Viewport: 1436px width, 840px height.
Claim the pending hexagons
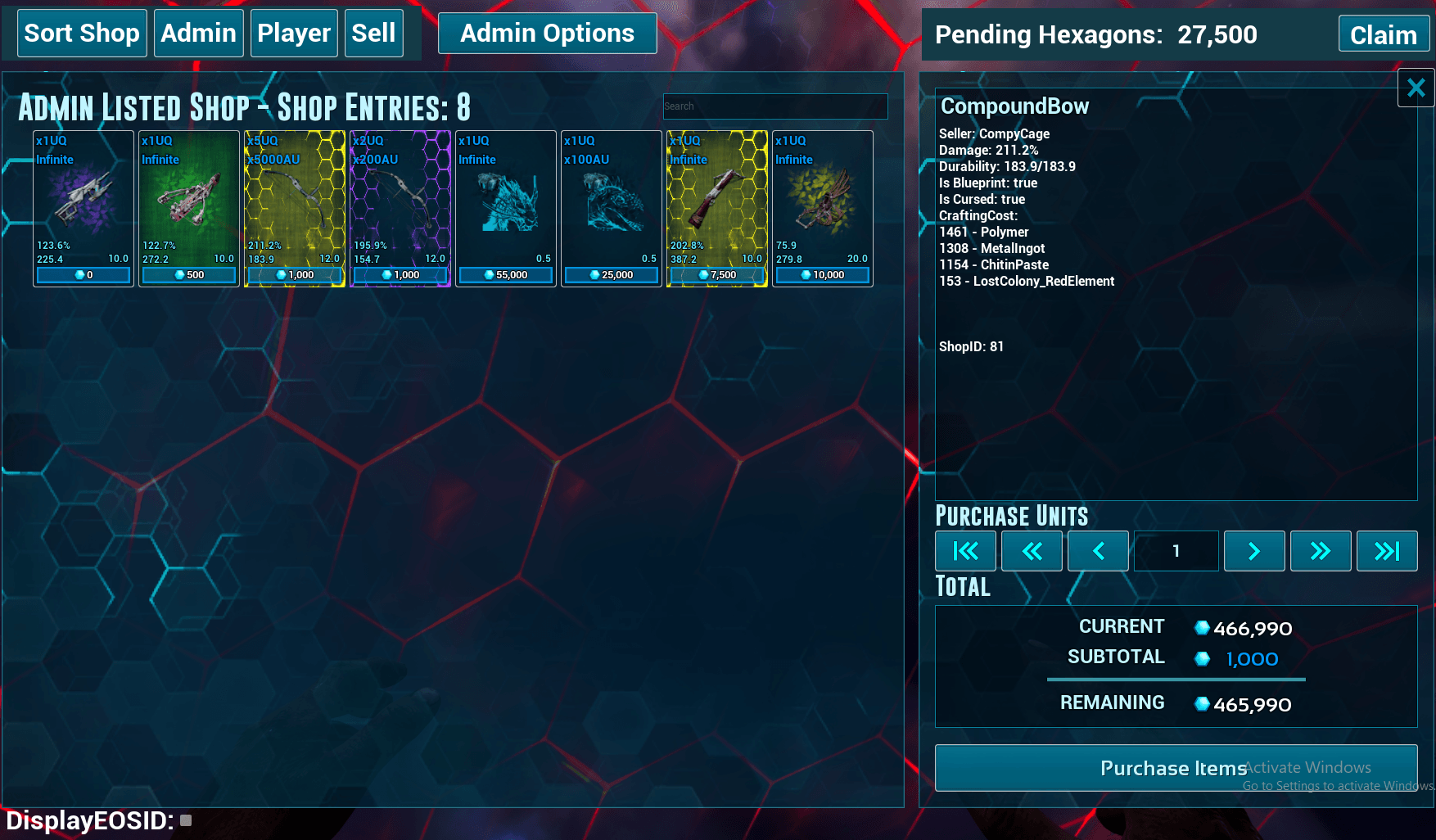click(1383, 35)
